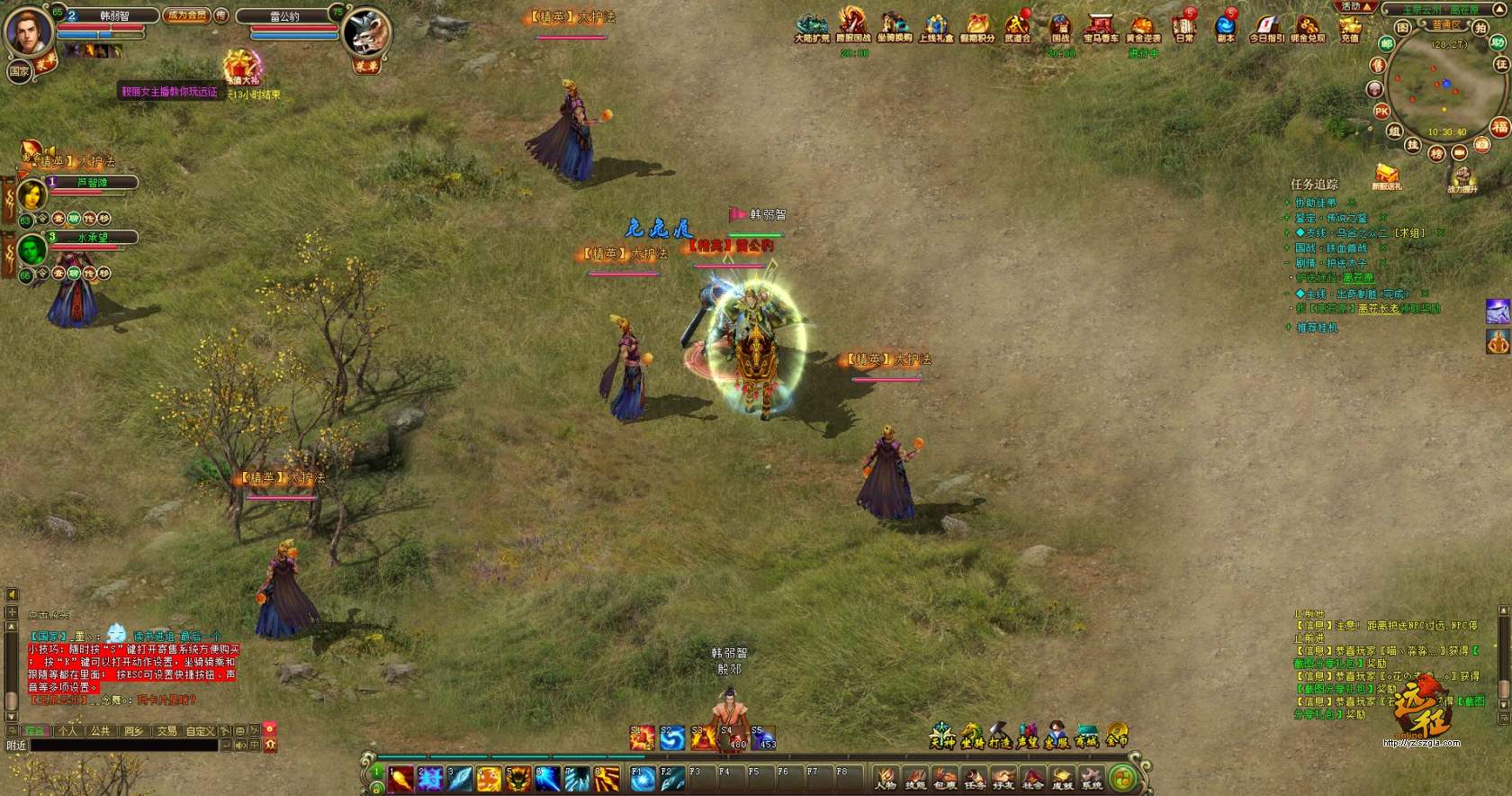Image resolution: width=1512 pixels, height=796 pixels.
Task: Toggle the PK mode button by the minimap
Action: (1381, 112)
